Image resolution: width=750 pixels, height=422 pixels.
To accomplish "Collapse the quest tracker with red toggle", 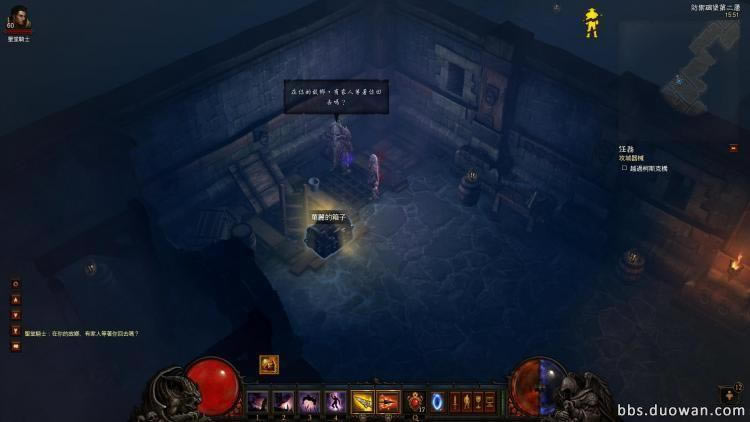I will click(x=733, y=149).
